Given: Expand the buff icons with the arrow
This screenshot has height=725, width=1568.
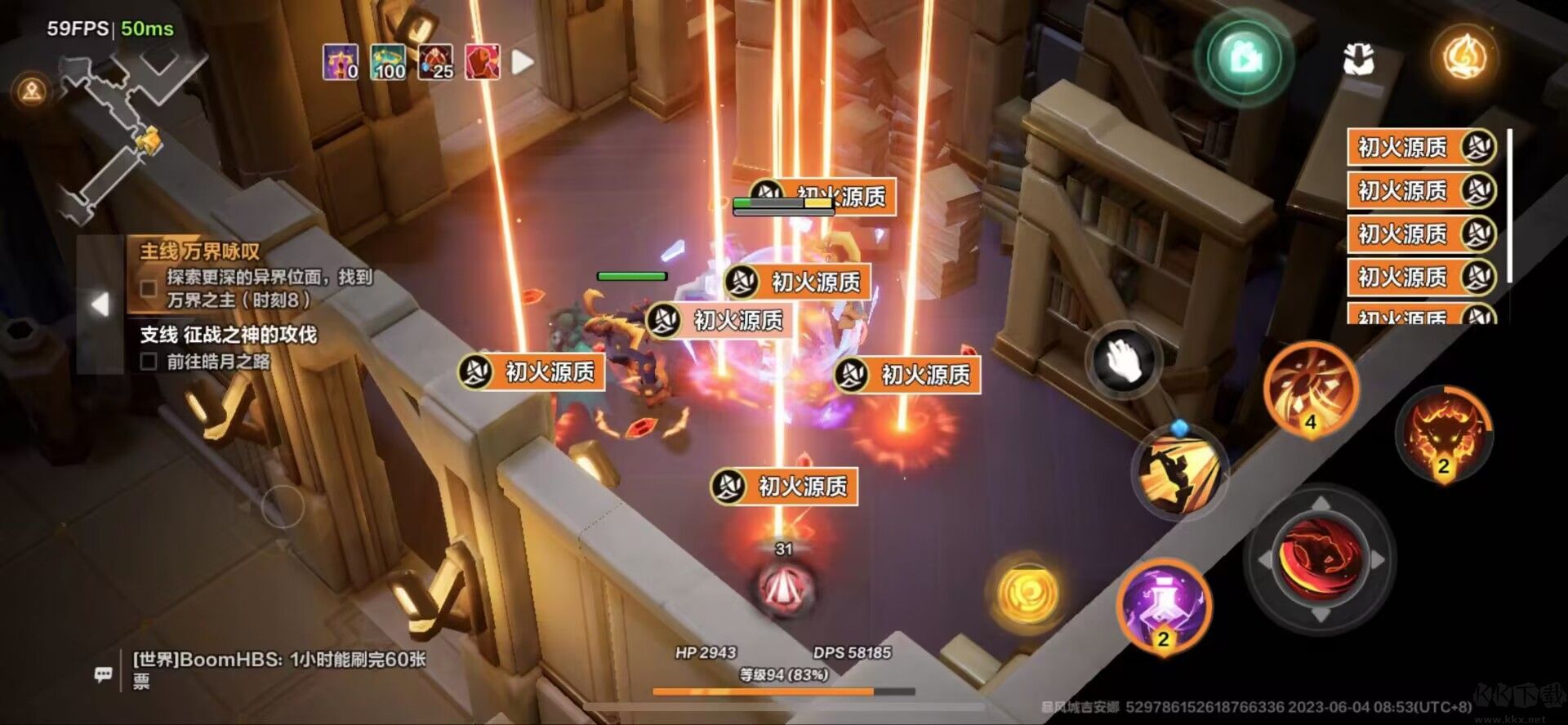Looking at the screenshot, I should pos(523,62).
